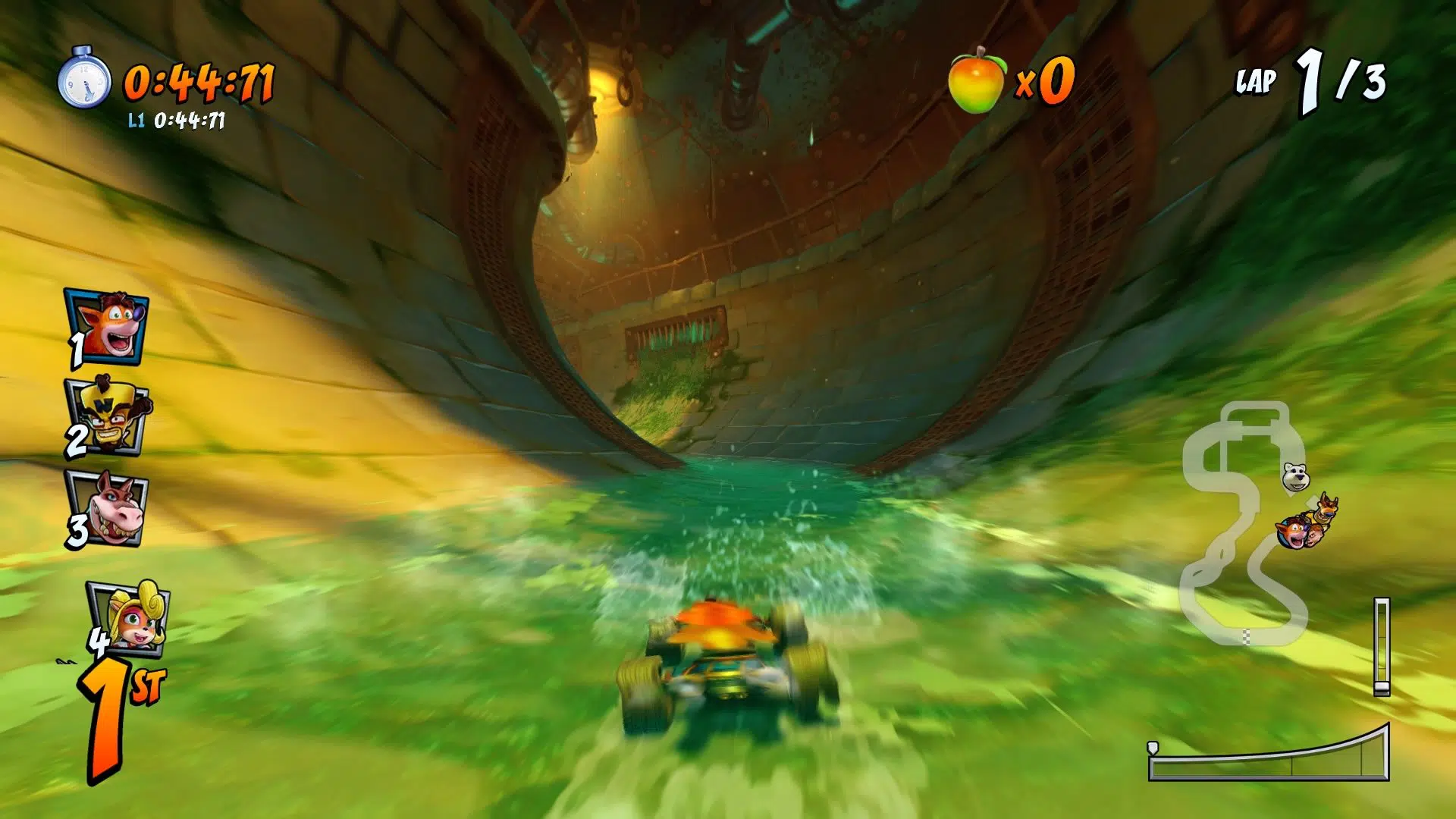Click the polar bear marker on minimap
Viewport: 1456px width, 819px height.
click(1296, 477)
